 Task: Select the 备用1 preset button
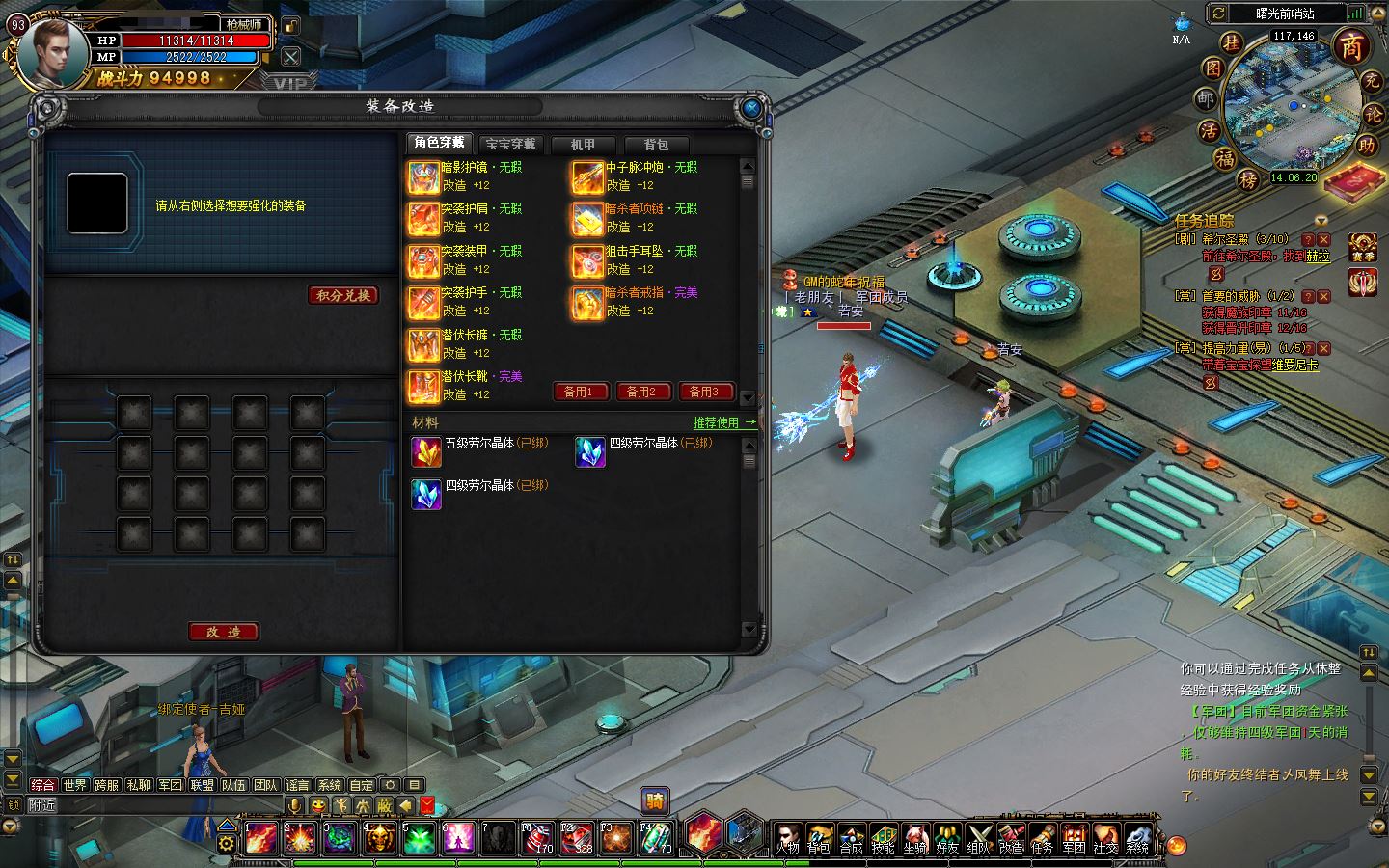coord(579,392)
